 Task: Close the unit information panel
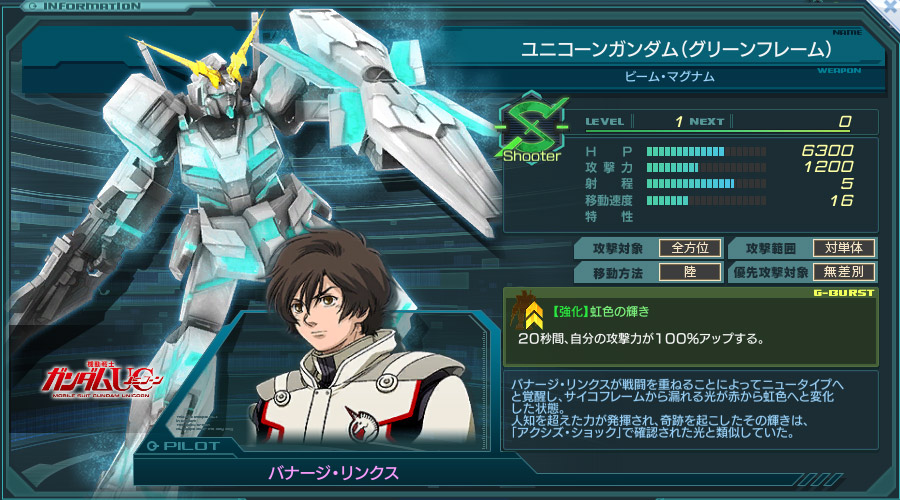(891, 6)
